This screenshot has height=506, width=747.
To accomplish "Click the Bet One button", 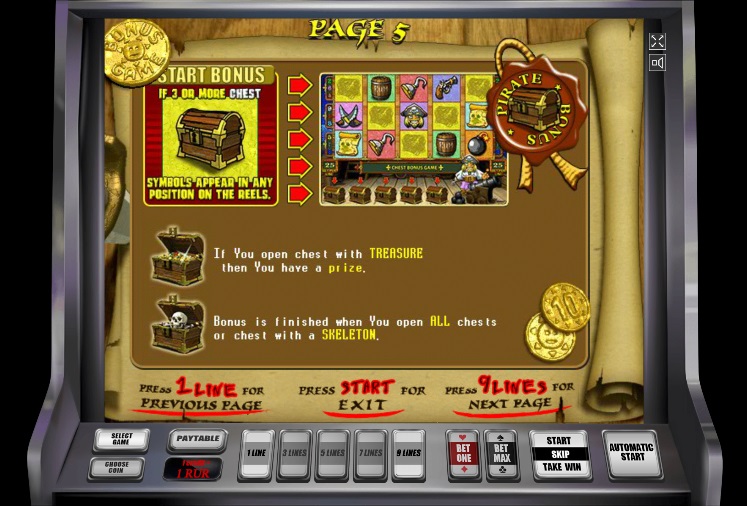I will click(463, 454).
